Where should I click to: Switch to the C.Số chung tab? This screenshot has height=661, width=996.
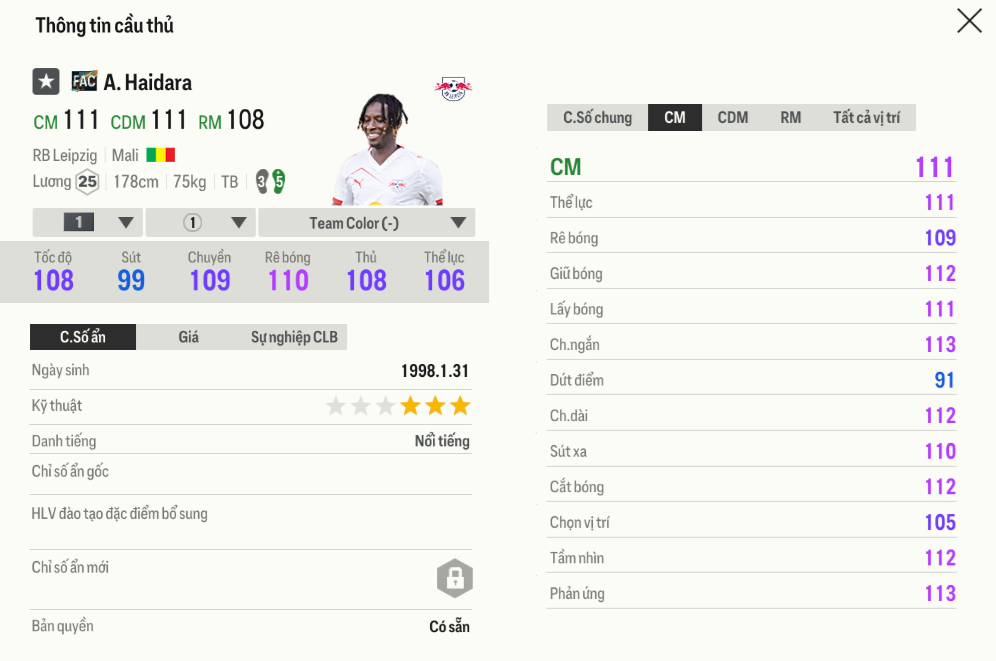click(597, 118)
